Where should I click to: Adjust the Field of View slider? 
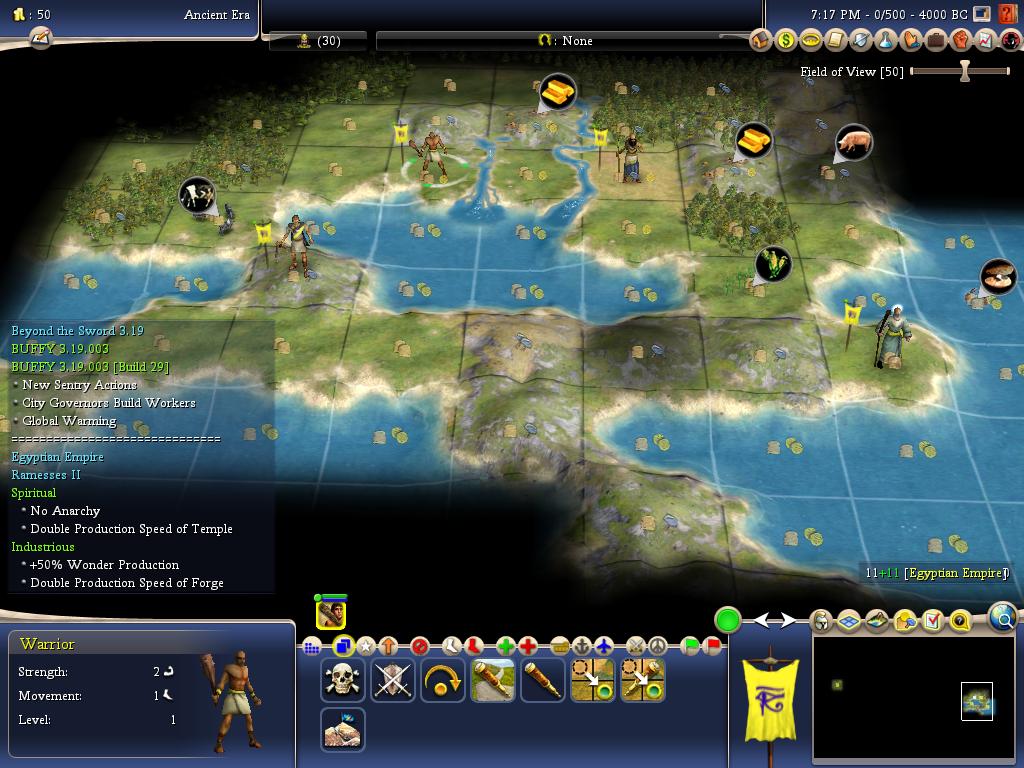point(964,71)
